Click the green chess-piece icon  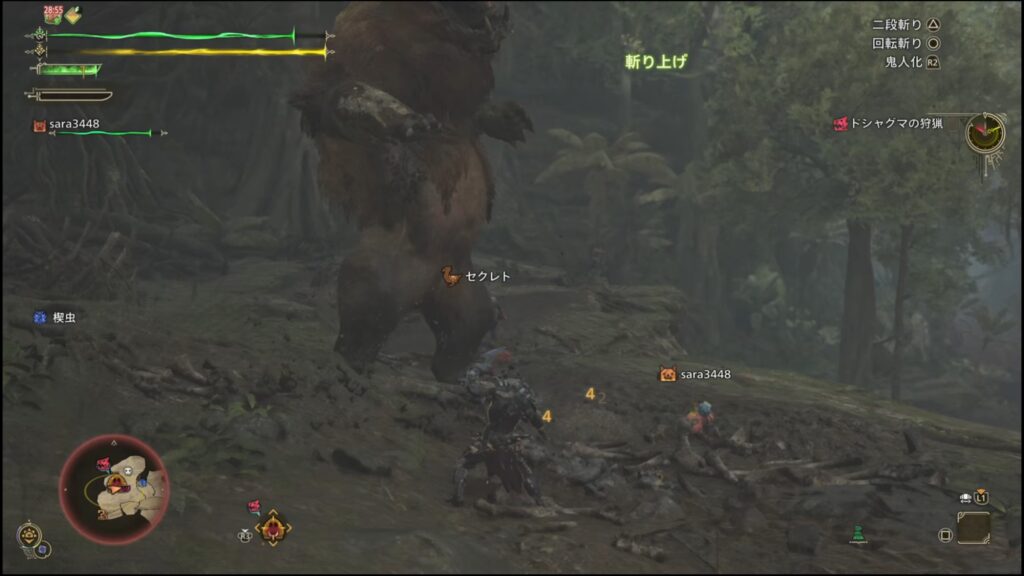(x=857, y=534)
